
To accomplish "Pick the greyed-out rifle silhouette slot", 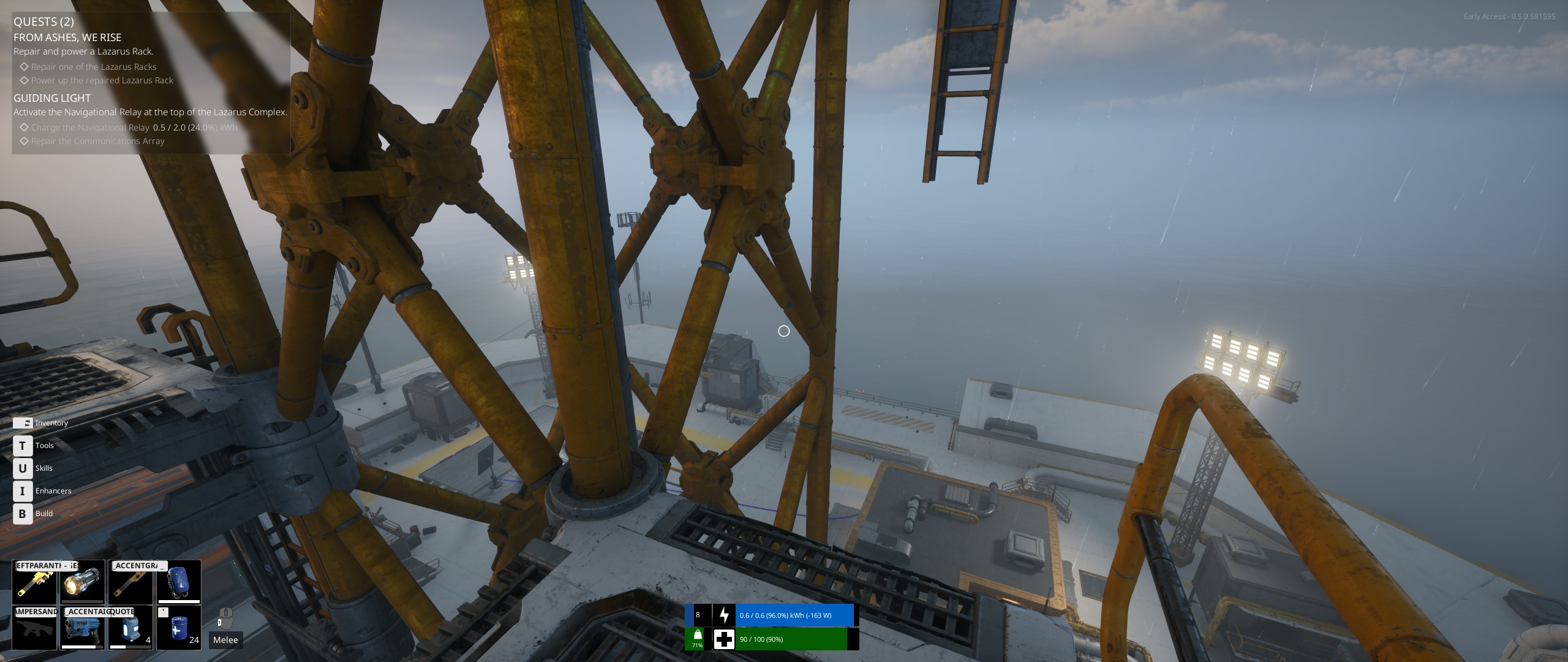I will tap(34, 628).
